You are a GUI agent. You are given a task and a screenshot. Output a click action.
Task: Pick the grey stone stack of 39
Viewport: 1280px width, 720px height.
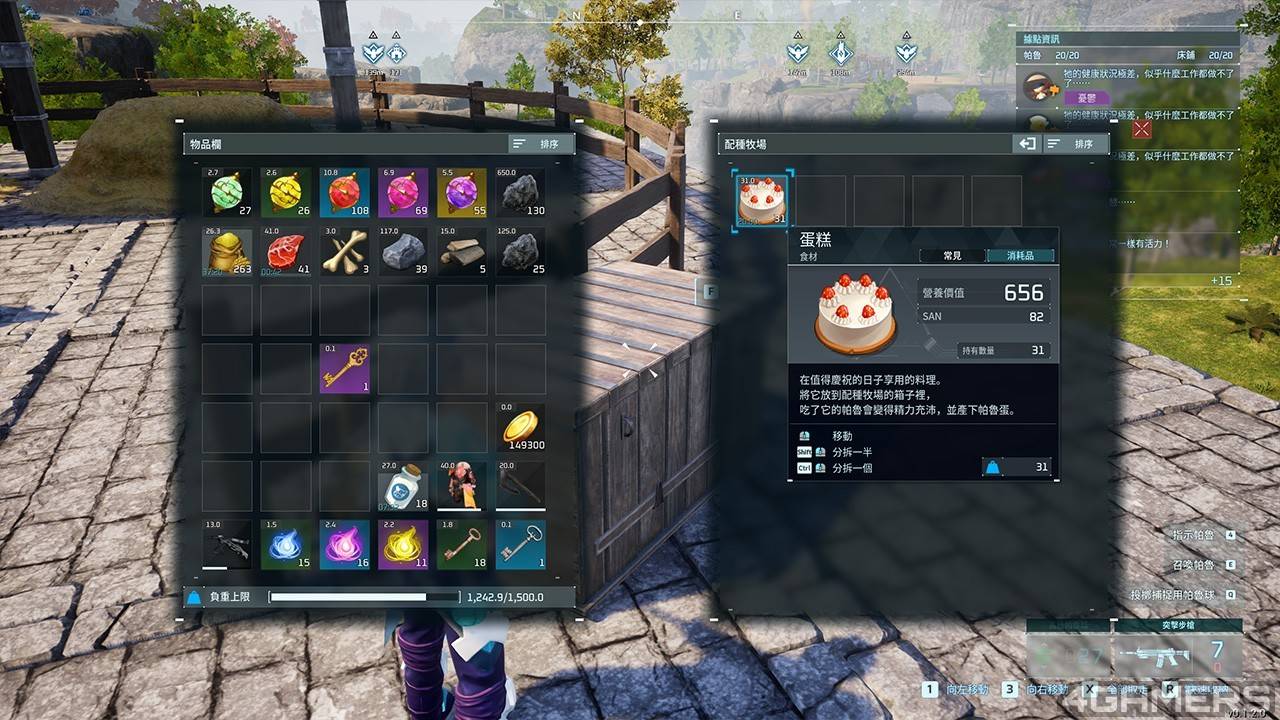click(403, 252)
